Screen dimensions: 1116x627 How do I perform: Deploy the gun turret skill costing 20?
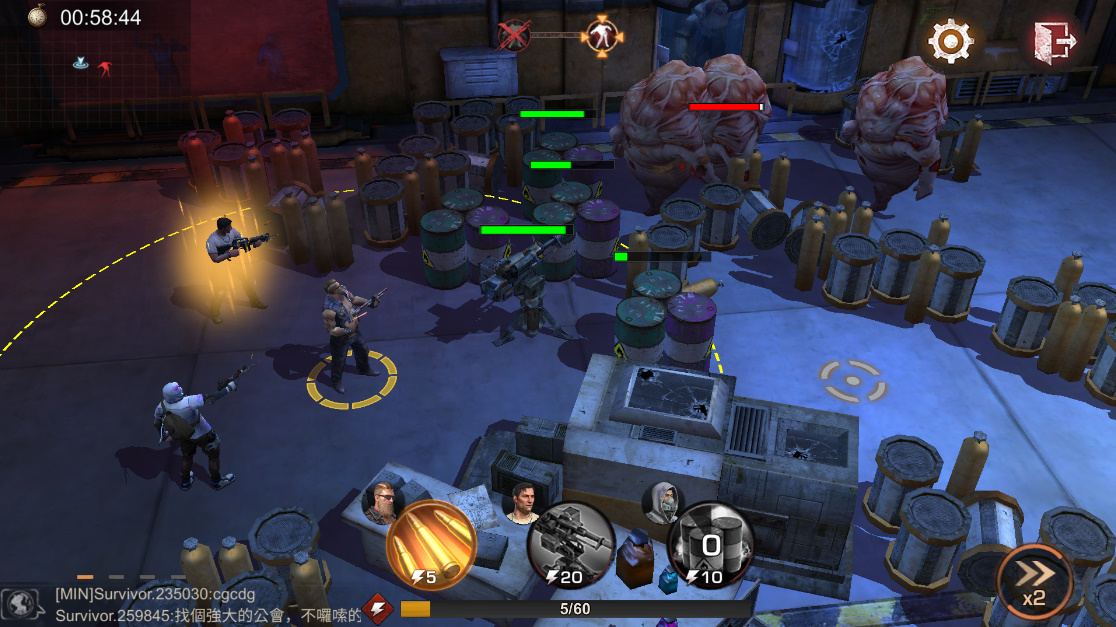tap(570, 545)
